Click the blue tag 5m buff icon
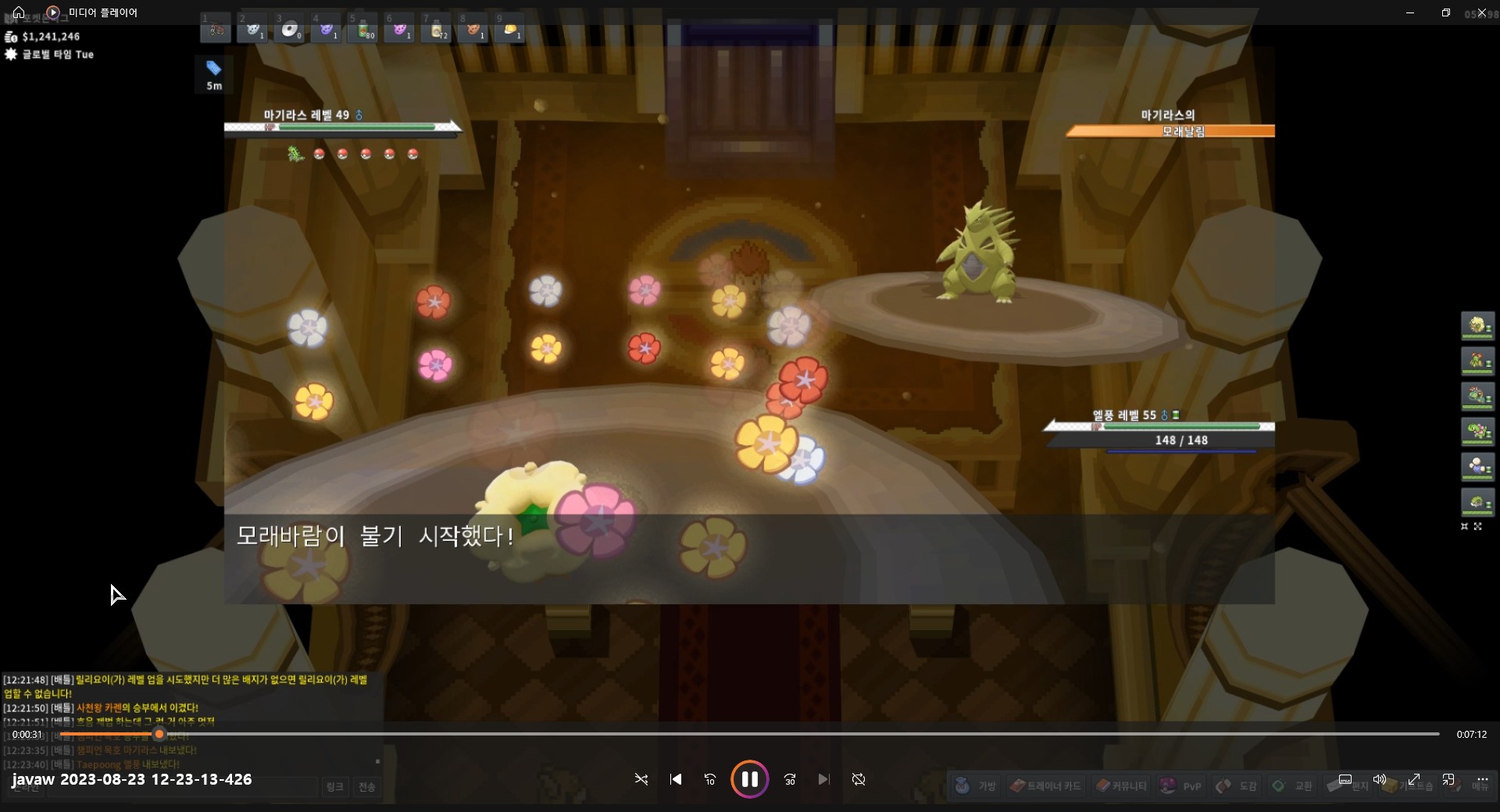 [213, 75]
